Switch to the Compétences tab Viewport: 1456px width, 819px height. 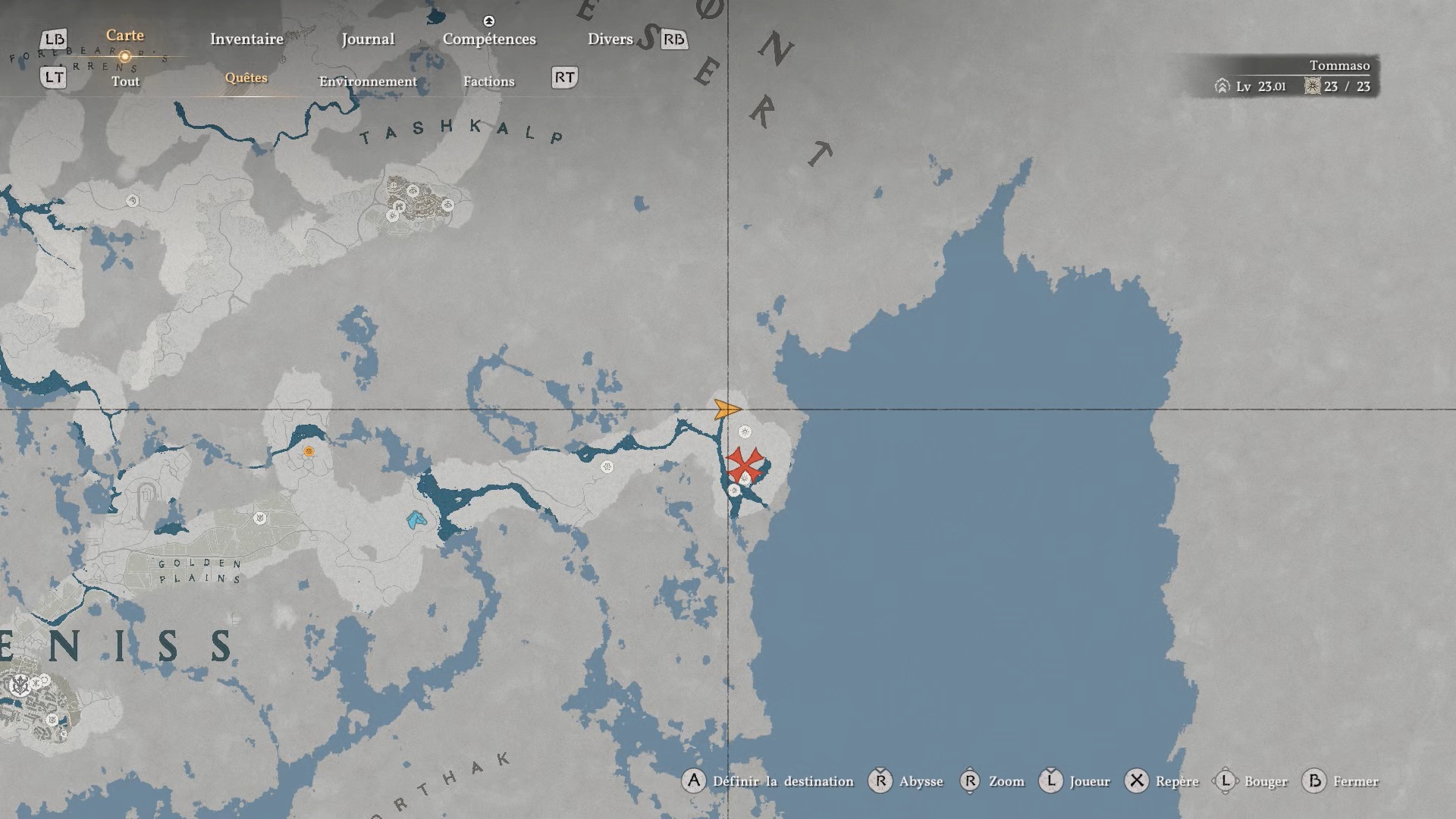pyautogui.click(x=489, y=39)
